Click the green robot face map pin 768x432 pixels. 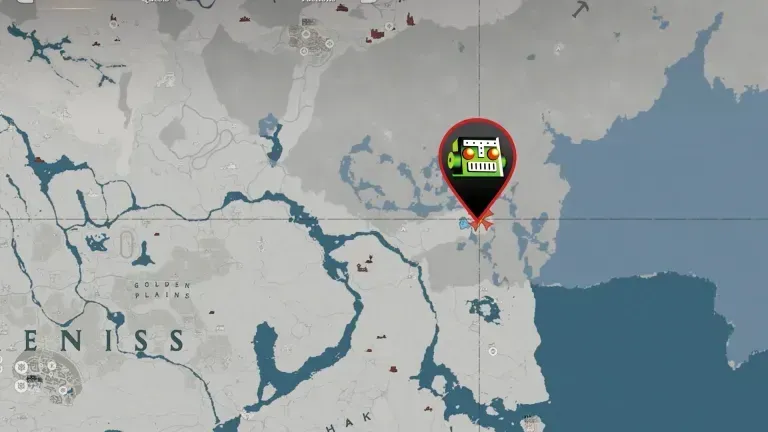tap(478, 162)
